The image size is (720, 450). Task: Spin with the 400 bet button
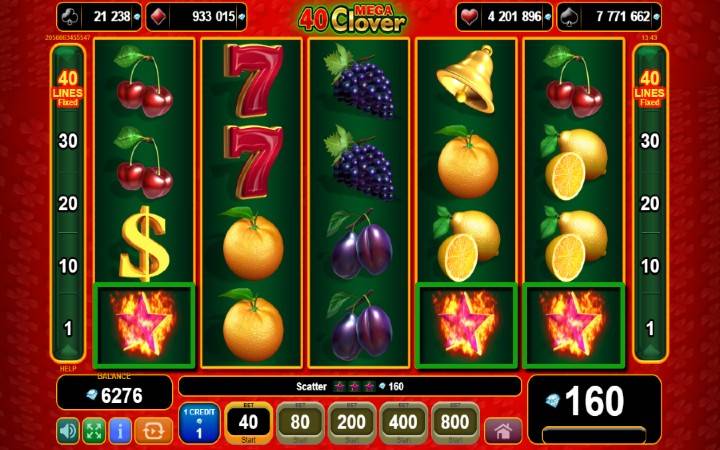tap(403, 423)
